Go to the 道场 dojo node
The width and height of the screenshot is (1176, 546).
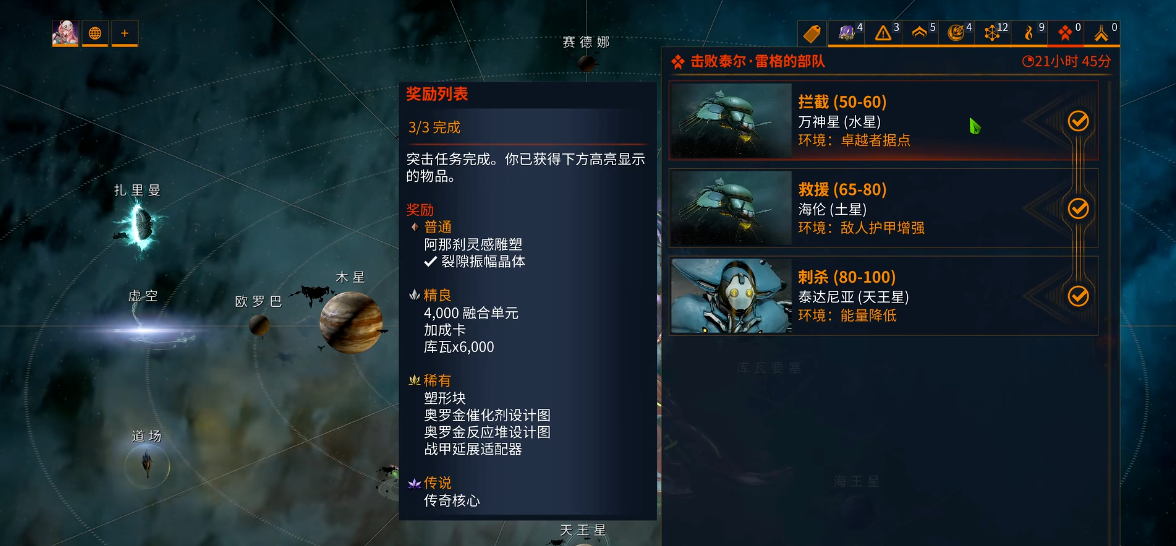point(147,463)
